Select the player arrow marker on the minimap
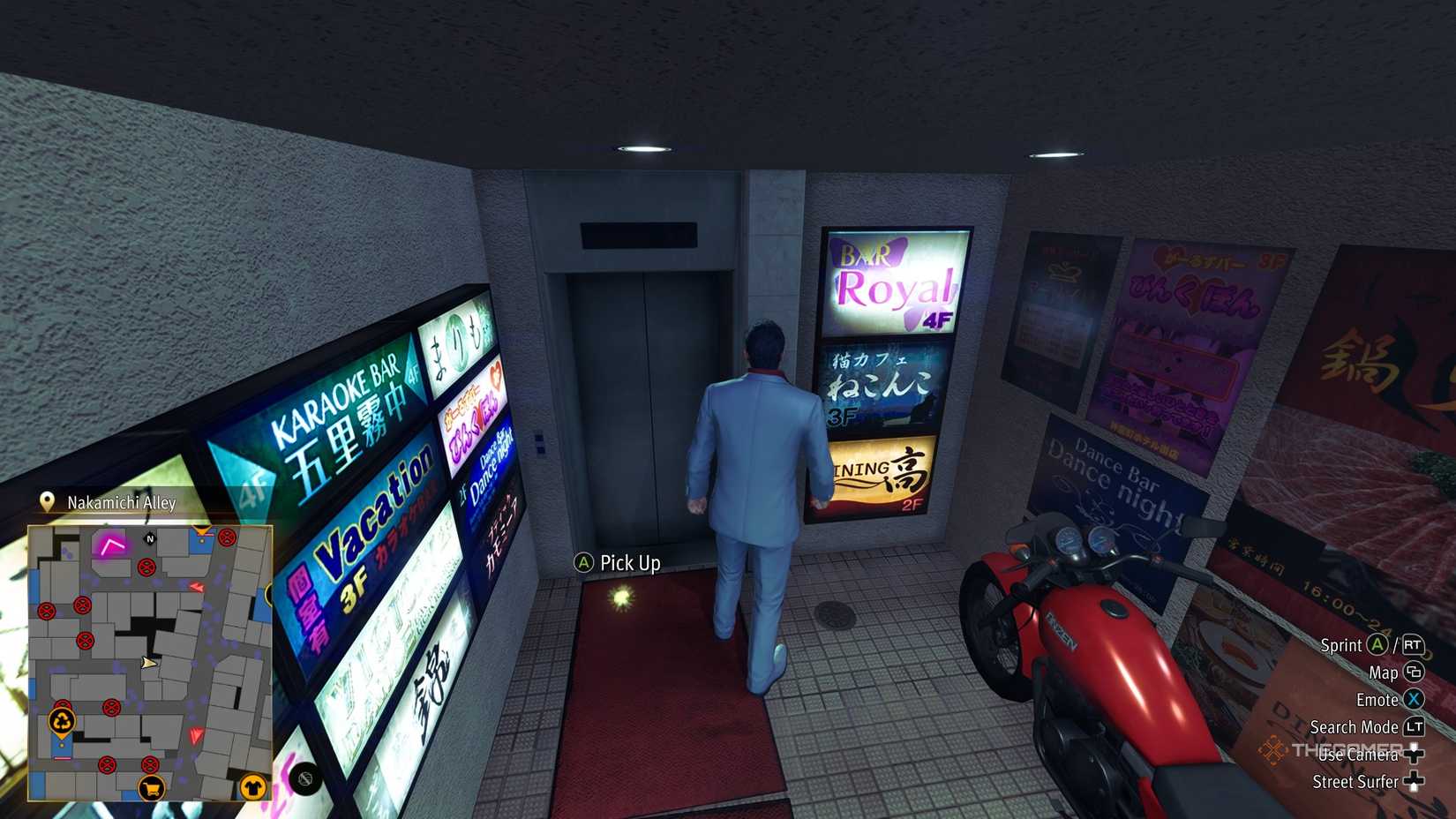Screen dimensions: 1456x819 (x=149, y=664)
